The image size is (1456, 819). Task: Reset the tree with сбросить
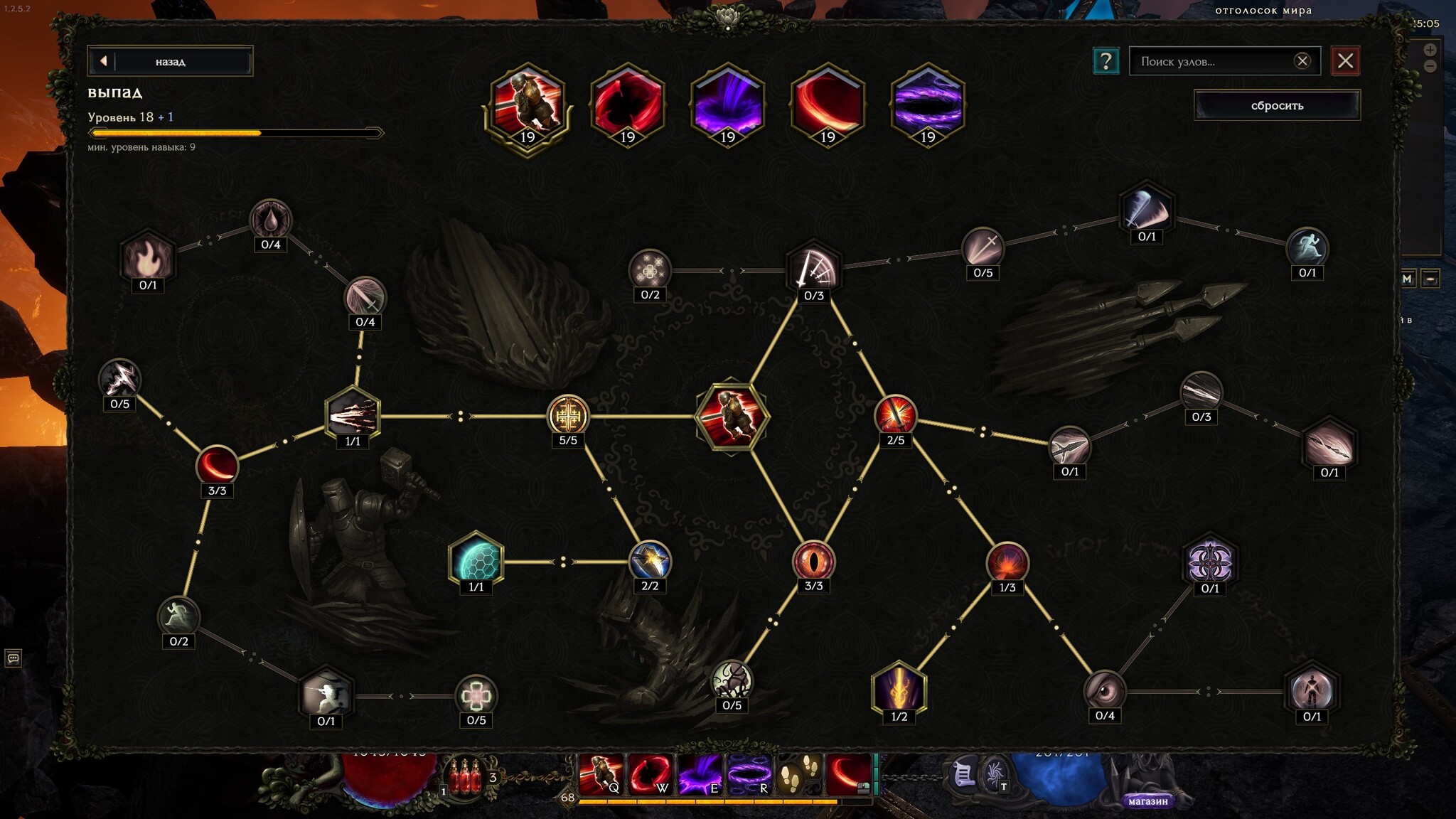click(x=1277, y=105)
